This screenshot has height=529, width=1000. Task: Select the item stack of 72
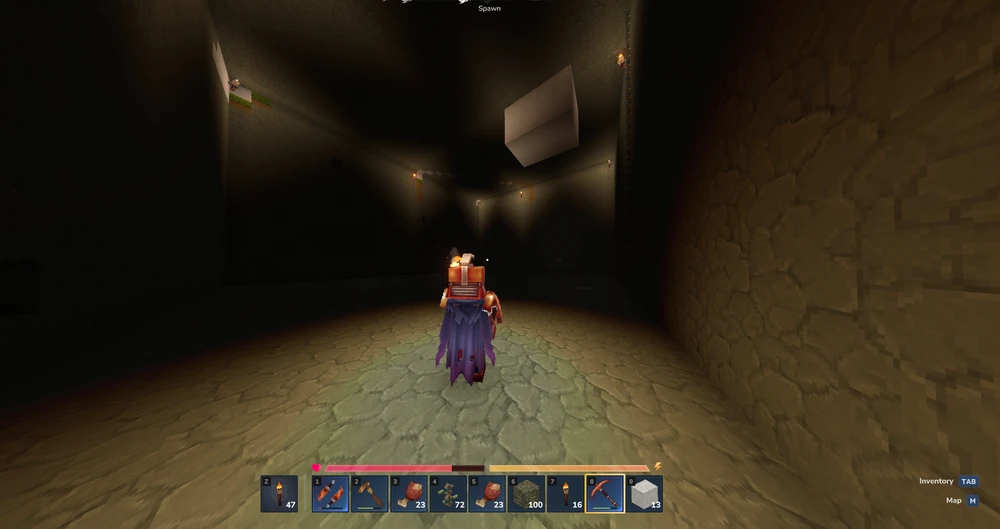coord(448,493)
